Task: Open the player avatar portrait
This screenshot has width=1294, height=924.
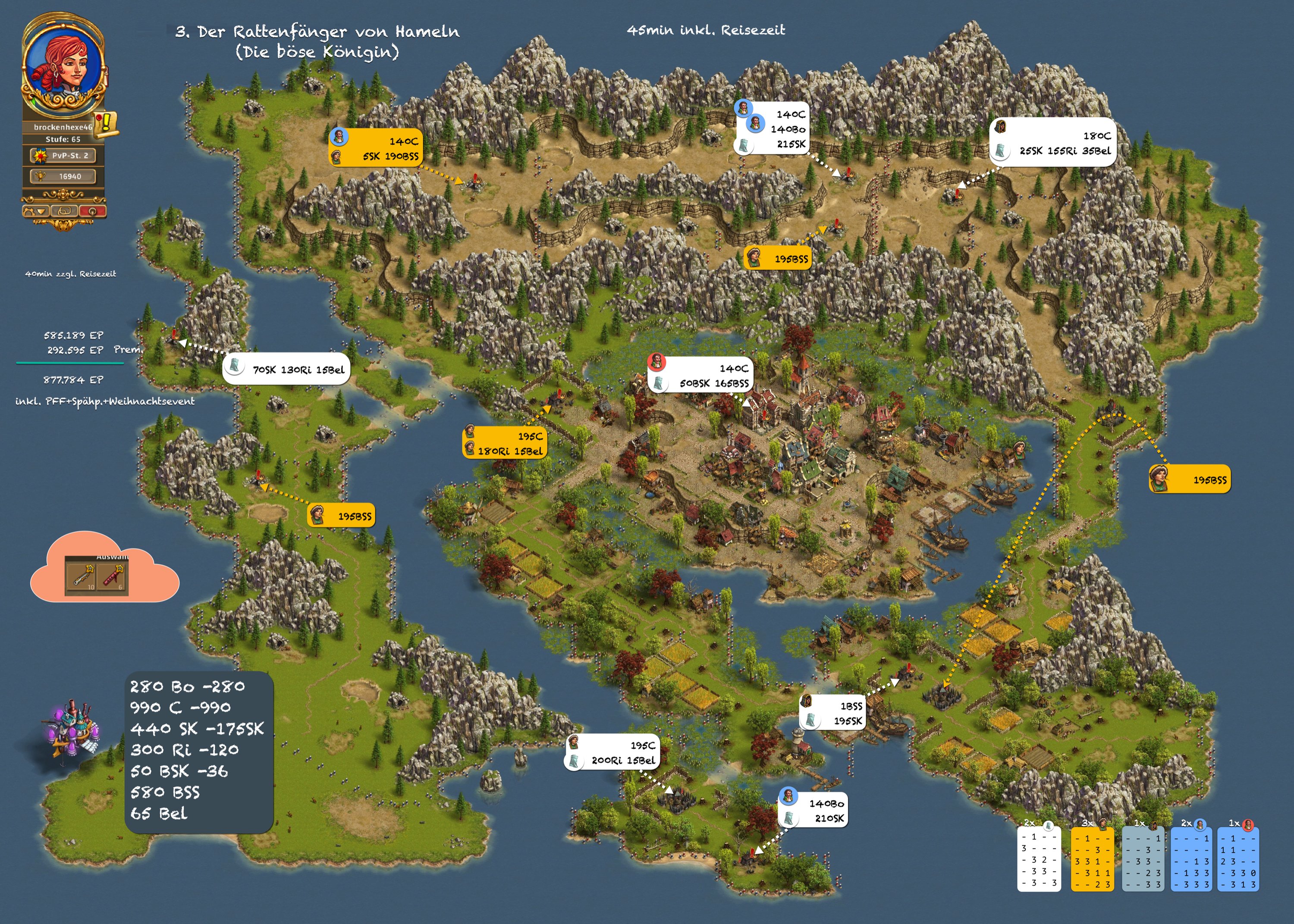Action: 62,64
